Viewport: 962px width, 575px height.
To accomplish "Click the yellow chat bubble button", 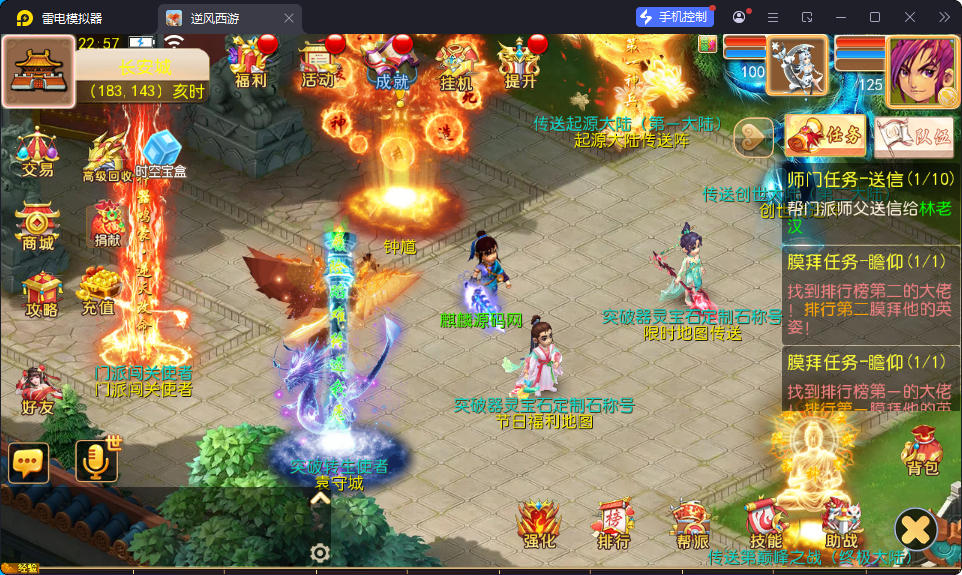I will pos(28,462).
